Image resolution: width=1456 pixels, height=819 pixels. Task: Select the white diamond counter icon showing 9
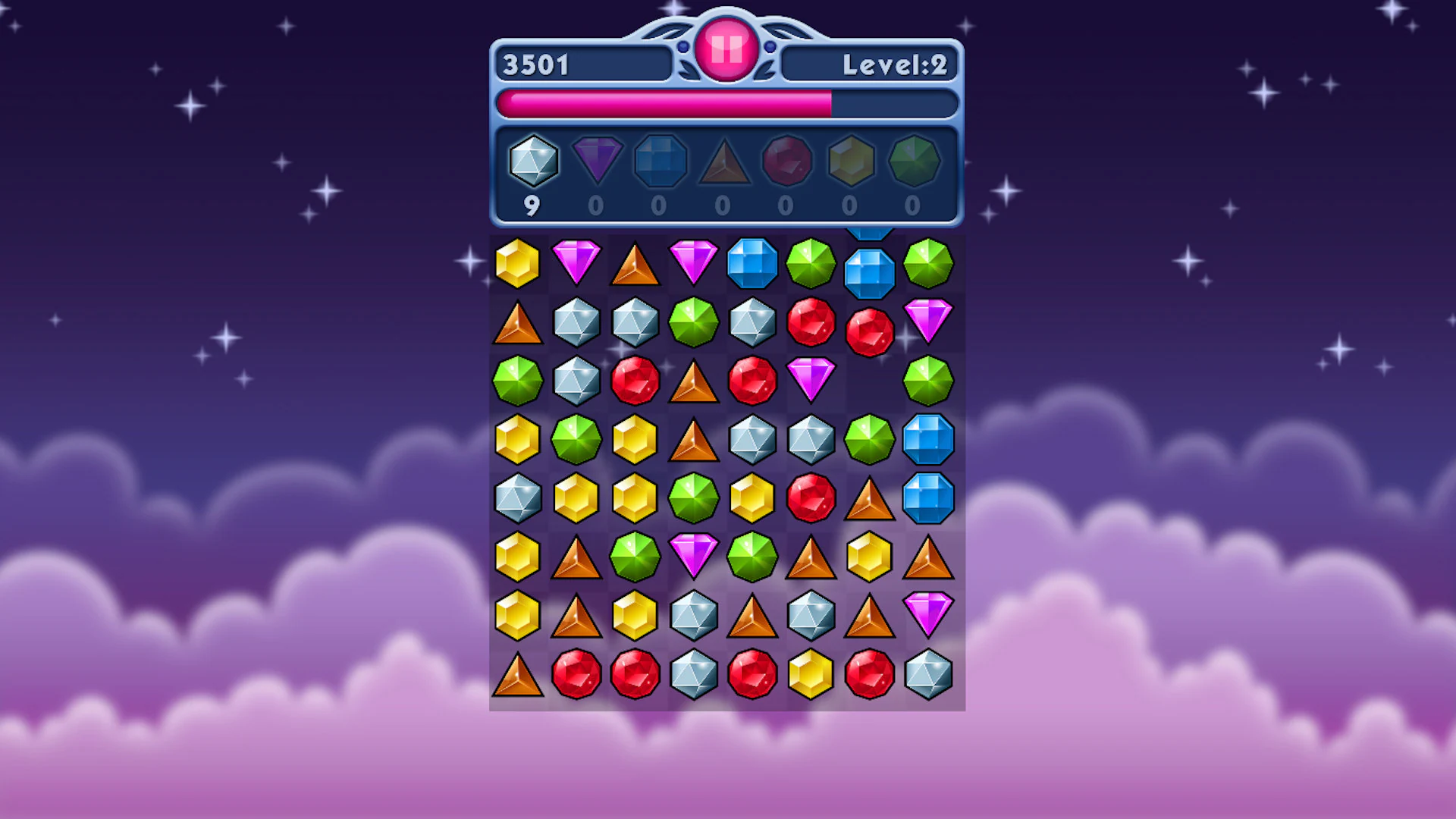pyautogui.click(x=532, y=161)
